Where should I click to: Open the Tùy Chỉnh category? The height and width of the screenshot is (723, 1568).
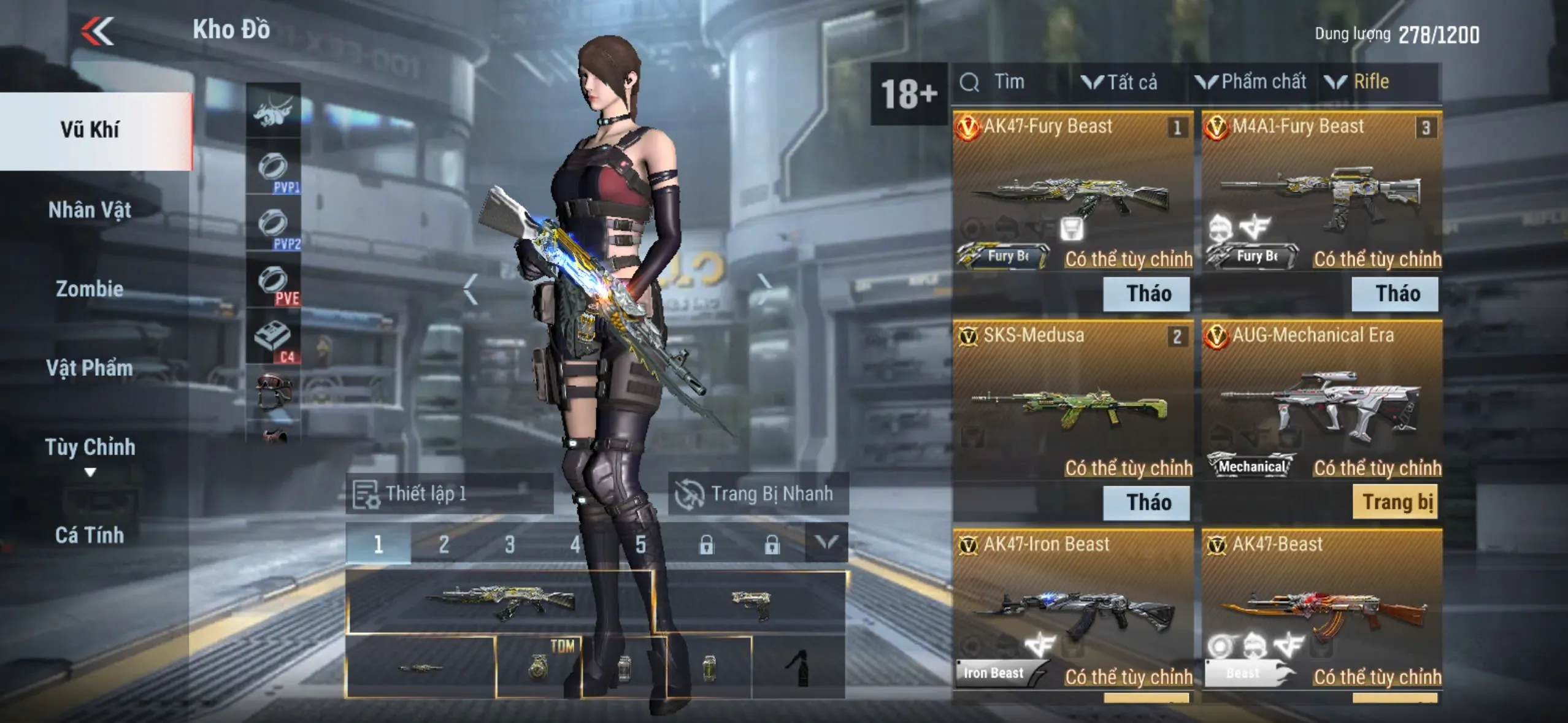(x=90, y=448)
